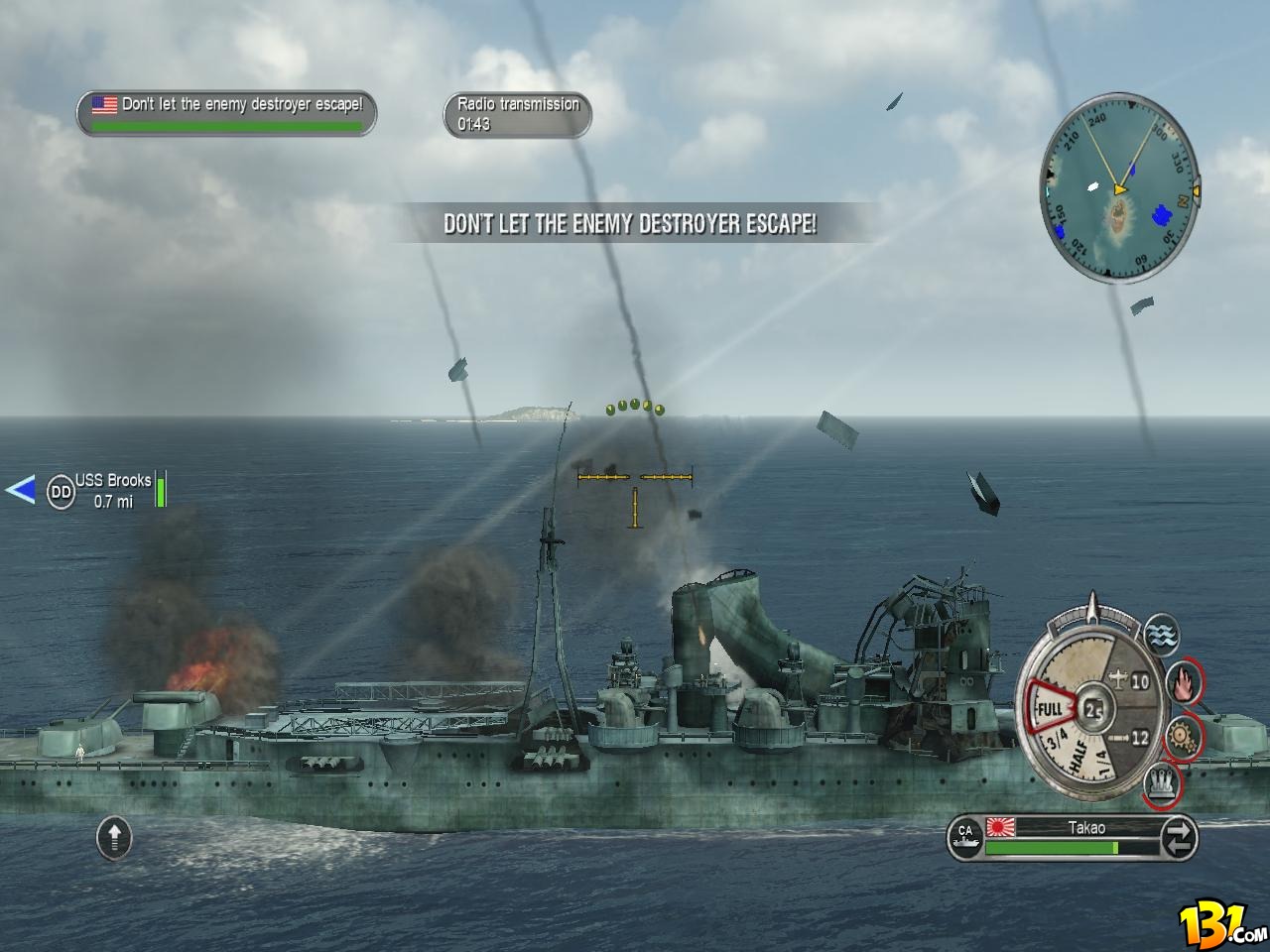1270x952 pixels.
Task: Open the objective tracker for the enemy destroyer
Action: tap(226, 112)
